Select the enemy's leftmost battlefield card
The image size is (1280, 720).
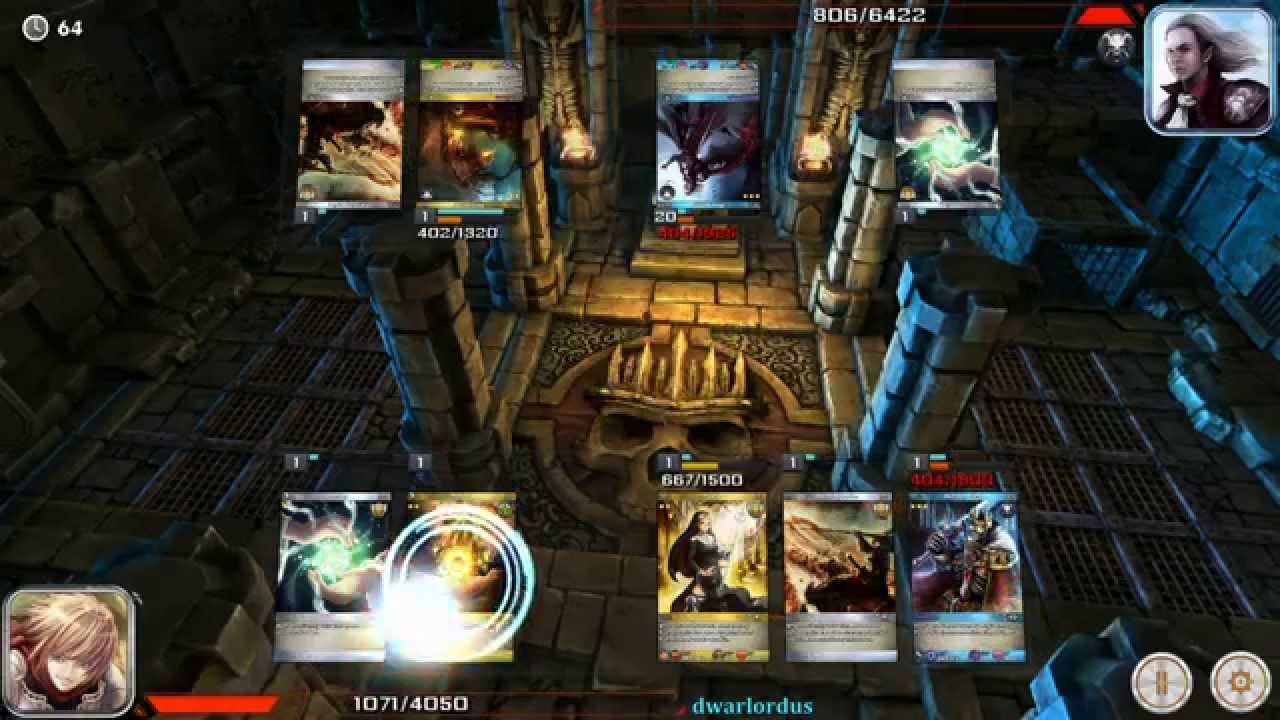pos(350,135)
